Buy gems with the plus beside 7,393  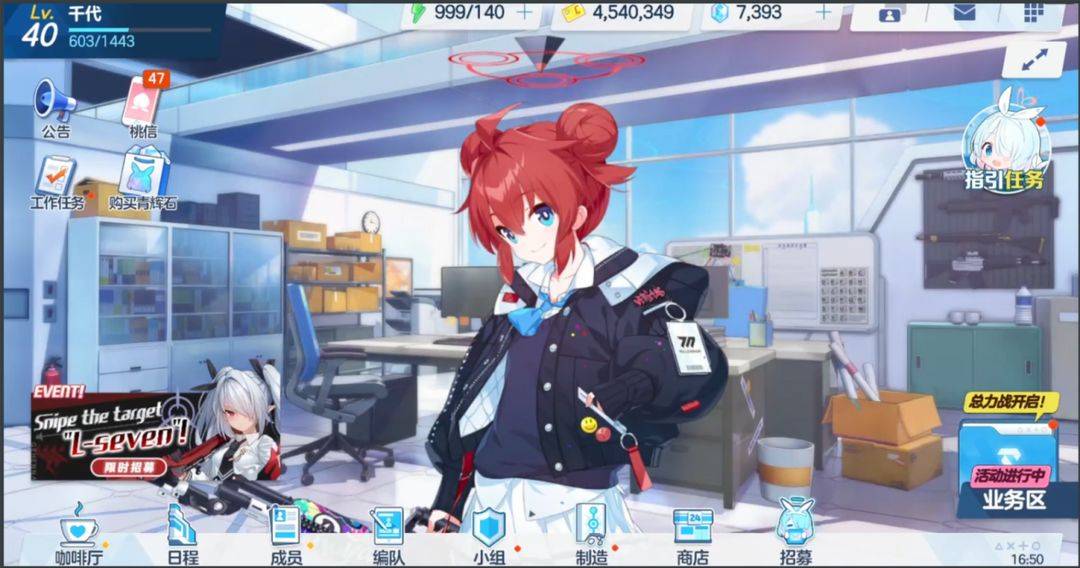coord(823,13)
